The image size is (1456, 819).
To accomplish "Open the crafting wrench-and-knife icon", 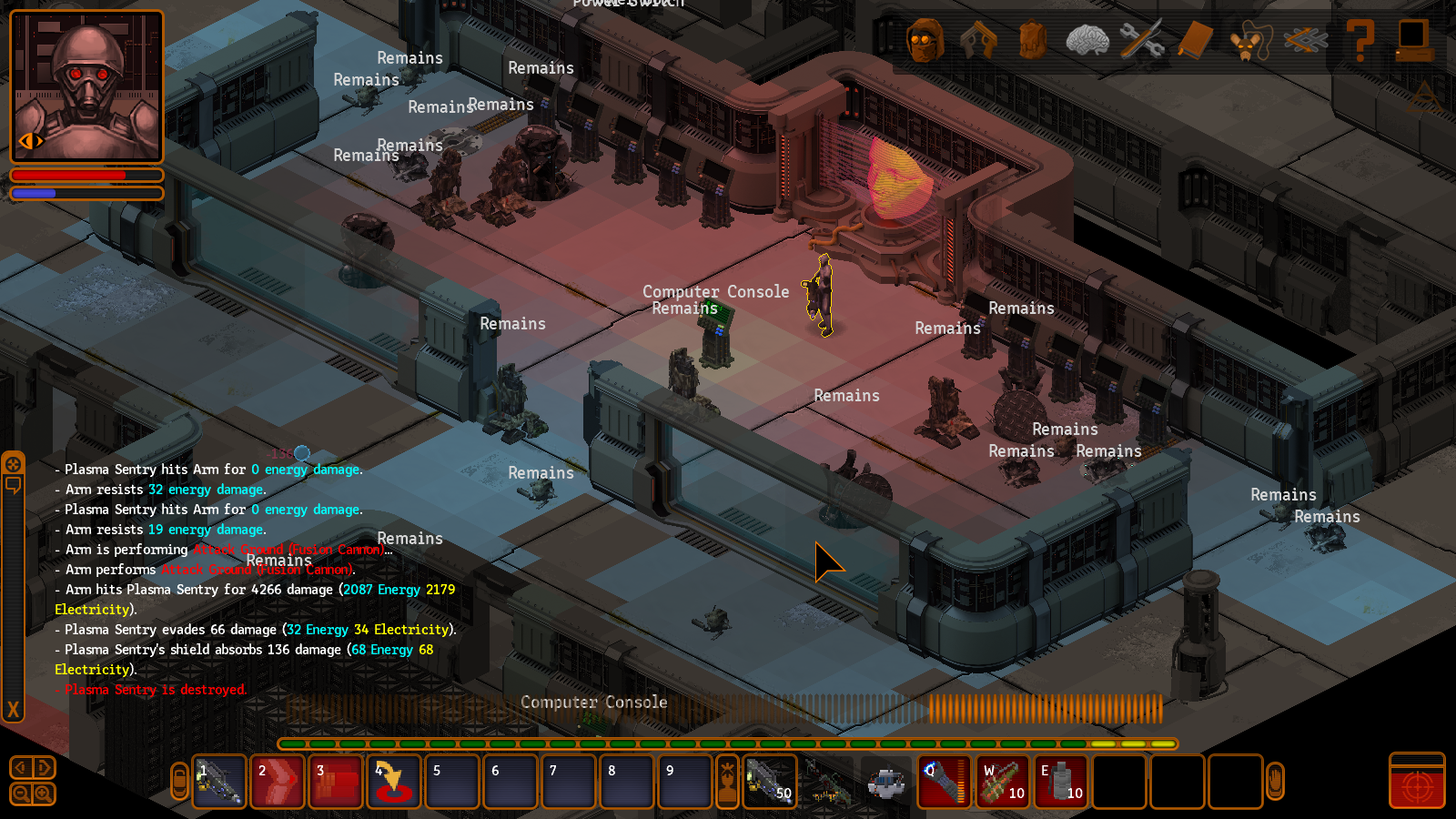I will pyautogui.click(x=1141, y=41).
